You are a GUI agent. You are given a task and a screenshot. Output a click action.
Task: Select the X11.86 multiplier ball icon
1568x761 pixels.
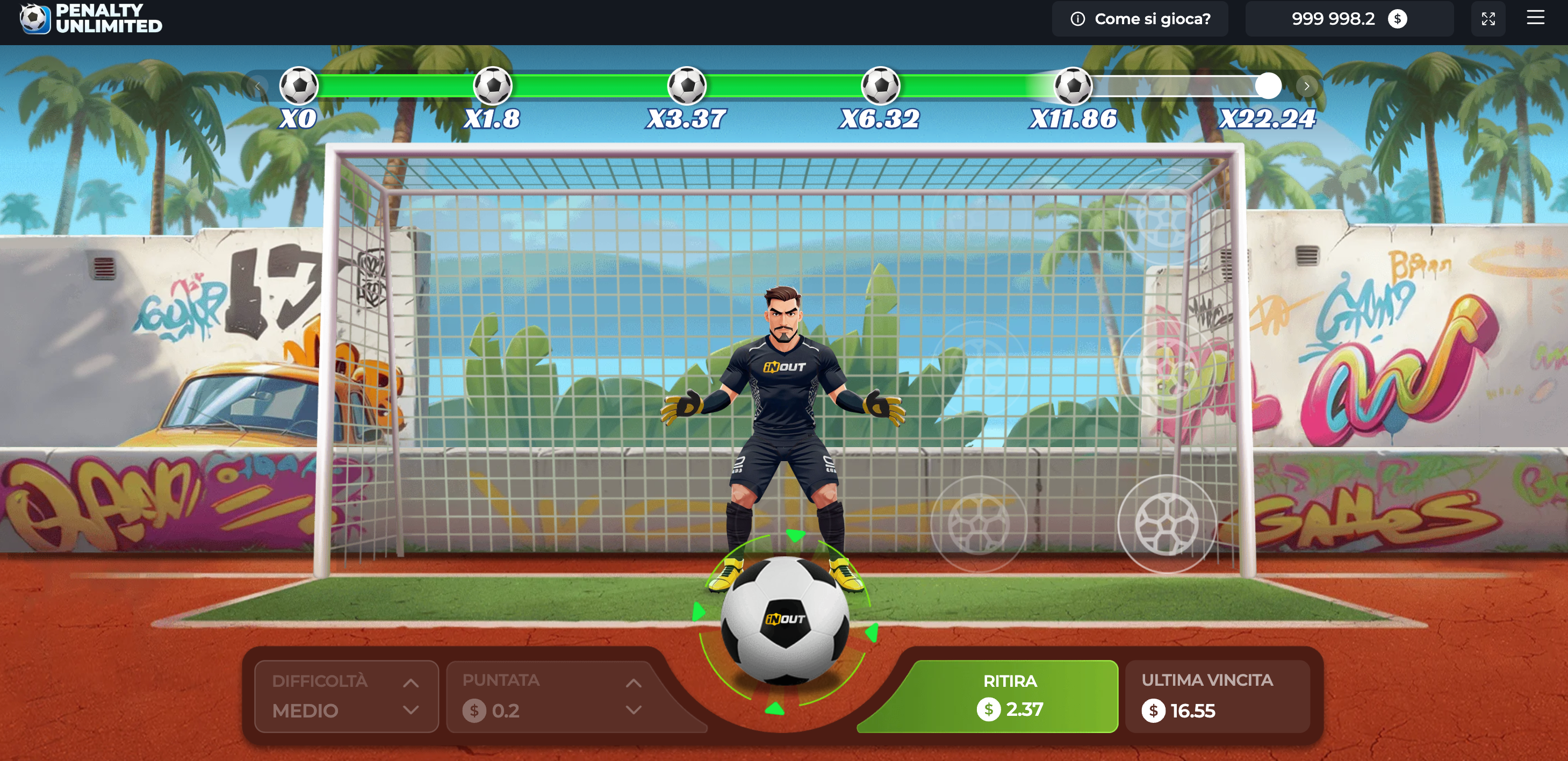1074,86
